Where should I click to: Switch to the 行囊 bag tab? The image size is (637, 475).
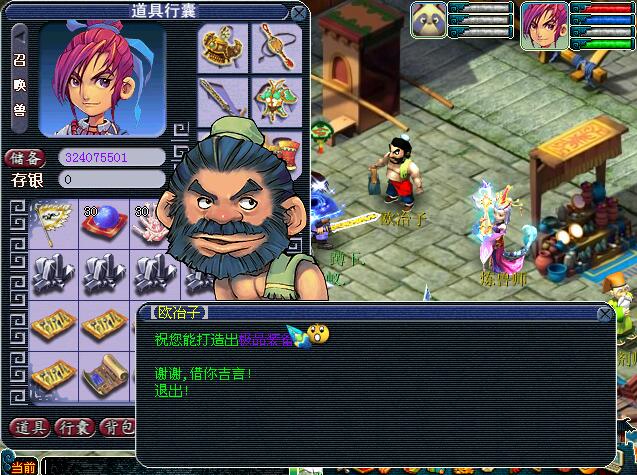75,428
